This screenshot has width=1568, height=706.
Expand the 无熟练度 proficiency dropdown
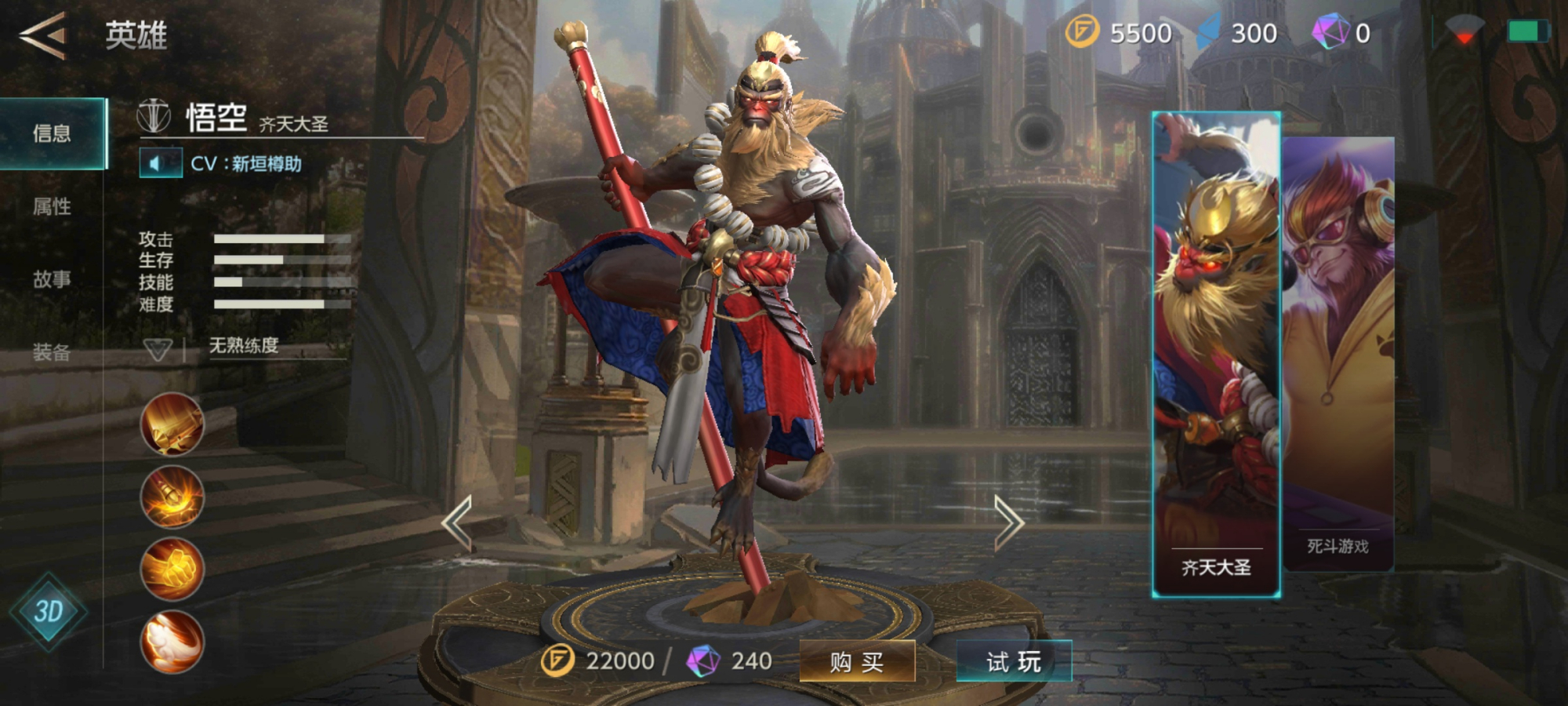point(158,348)
